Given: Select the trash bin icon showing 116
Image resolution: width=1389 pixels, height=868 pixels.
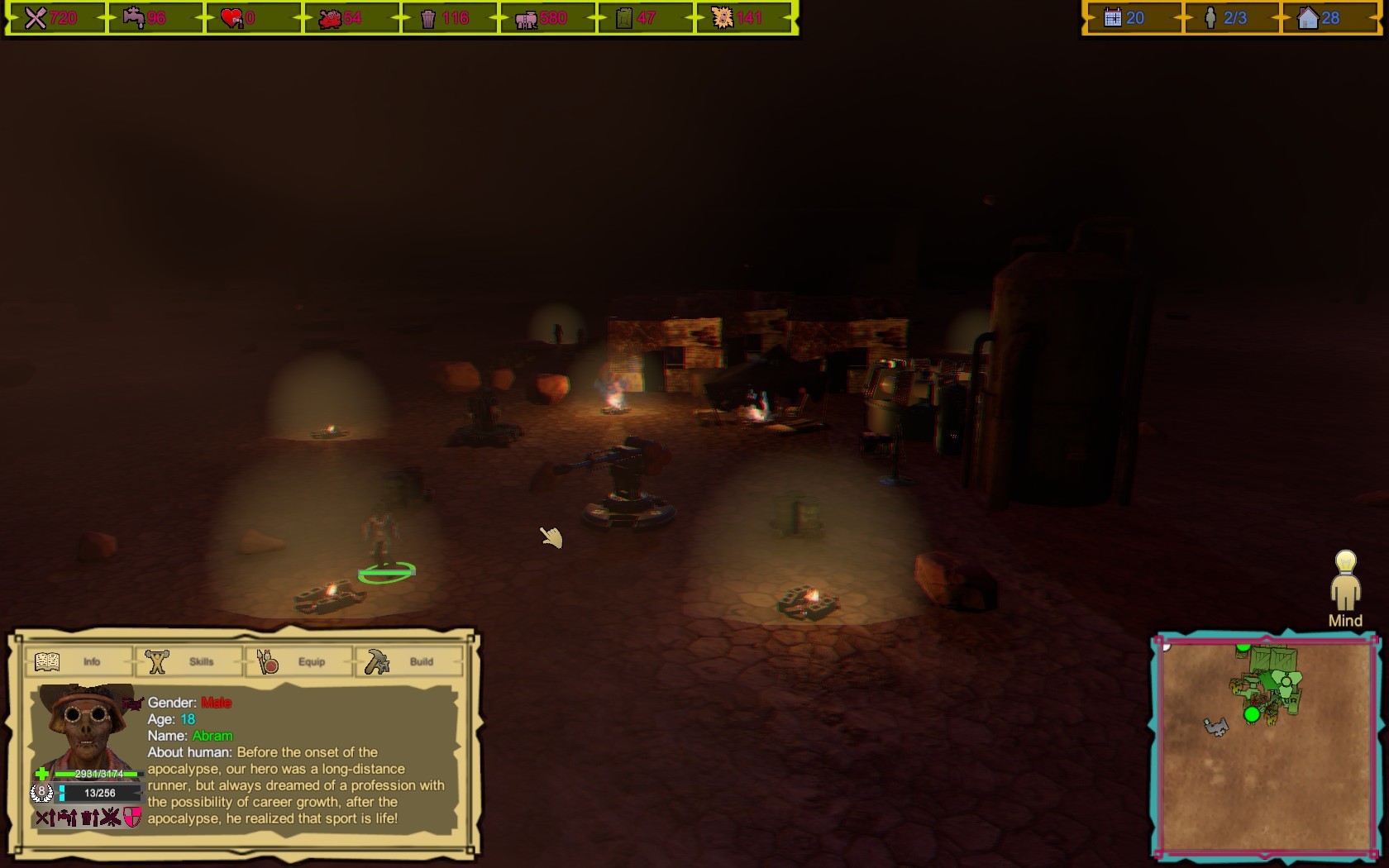Looking at the screenshot, I should click(430, 15).
